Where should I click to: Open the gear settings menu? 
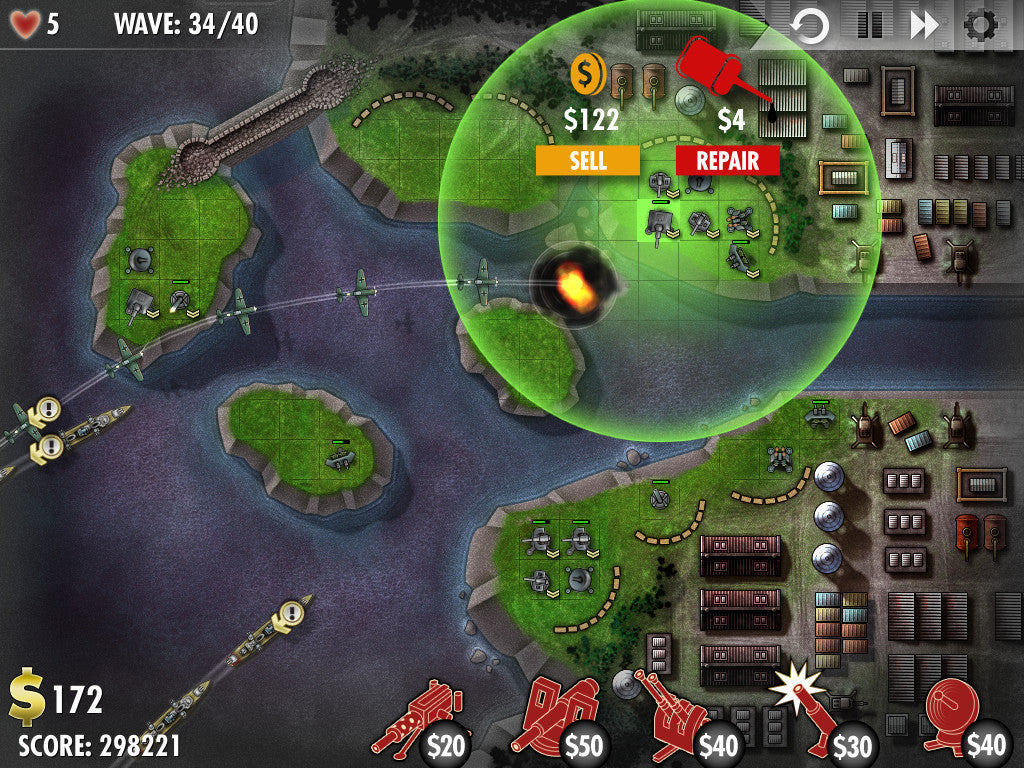point(982,25)
